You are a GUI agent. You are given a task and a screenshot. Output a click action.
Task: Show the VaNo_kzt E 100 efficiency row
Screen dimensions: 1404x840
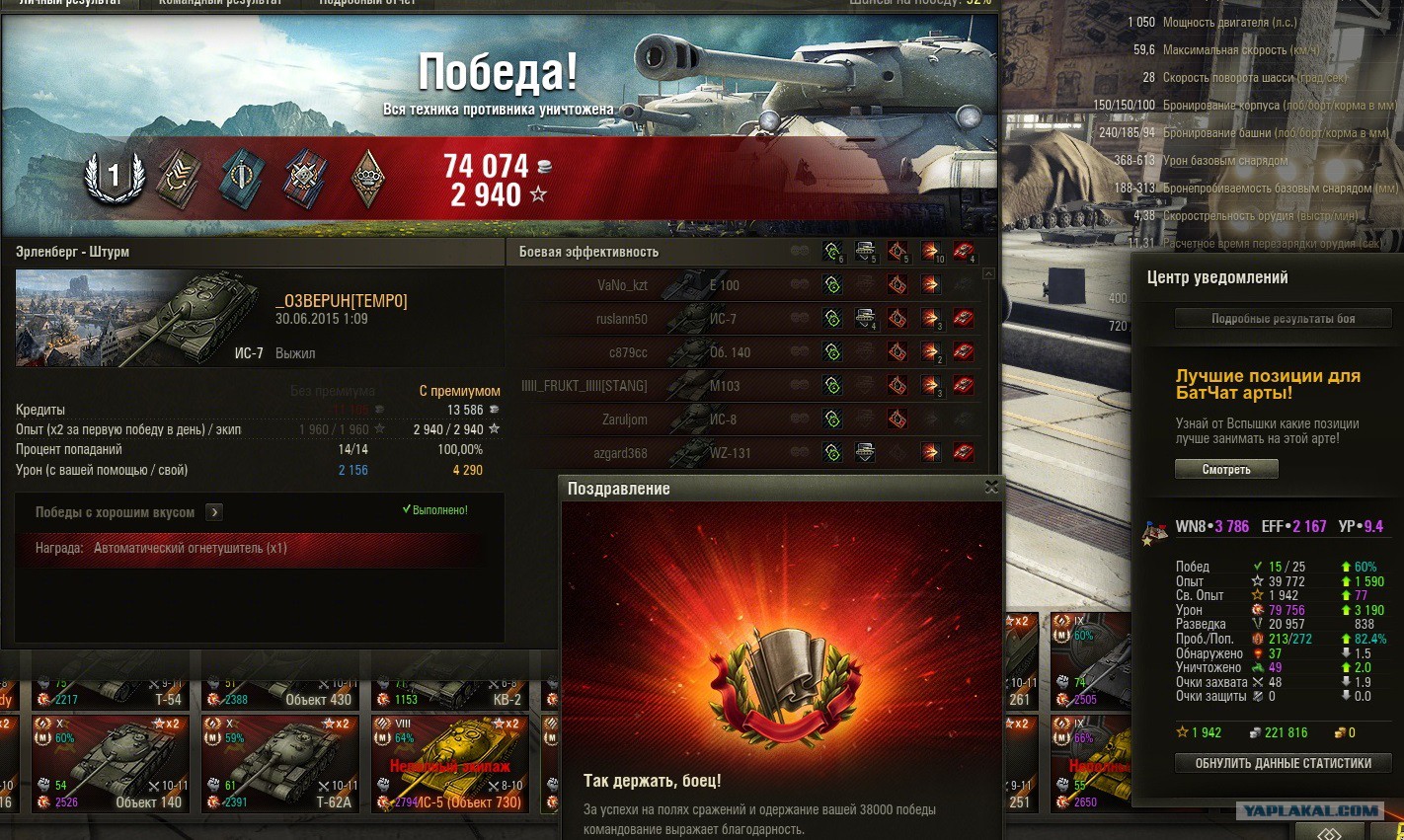(x=691, y=285)
